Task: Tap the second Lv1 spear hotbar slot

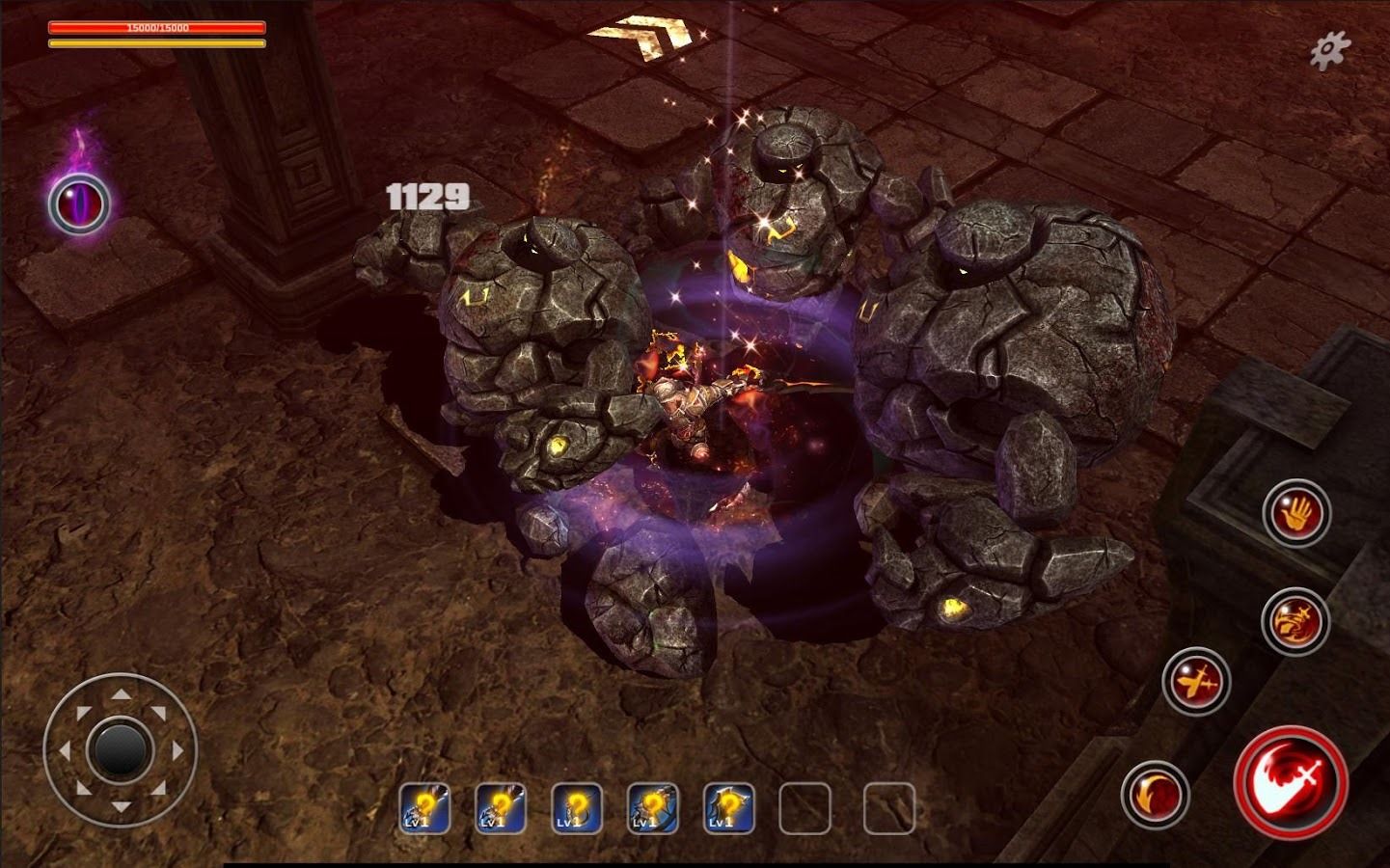Action: [x=500, y=810]
